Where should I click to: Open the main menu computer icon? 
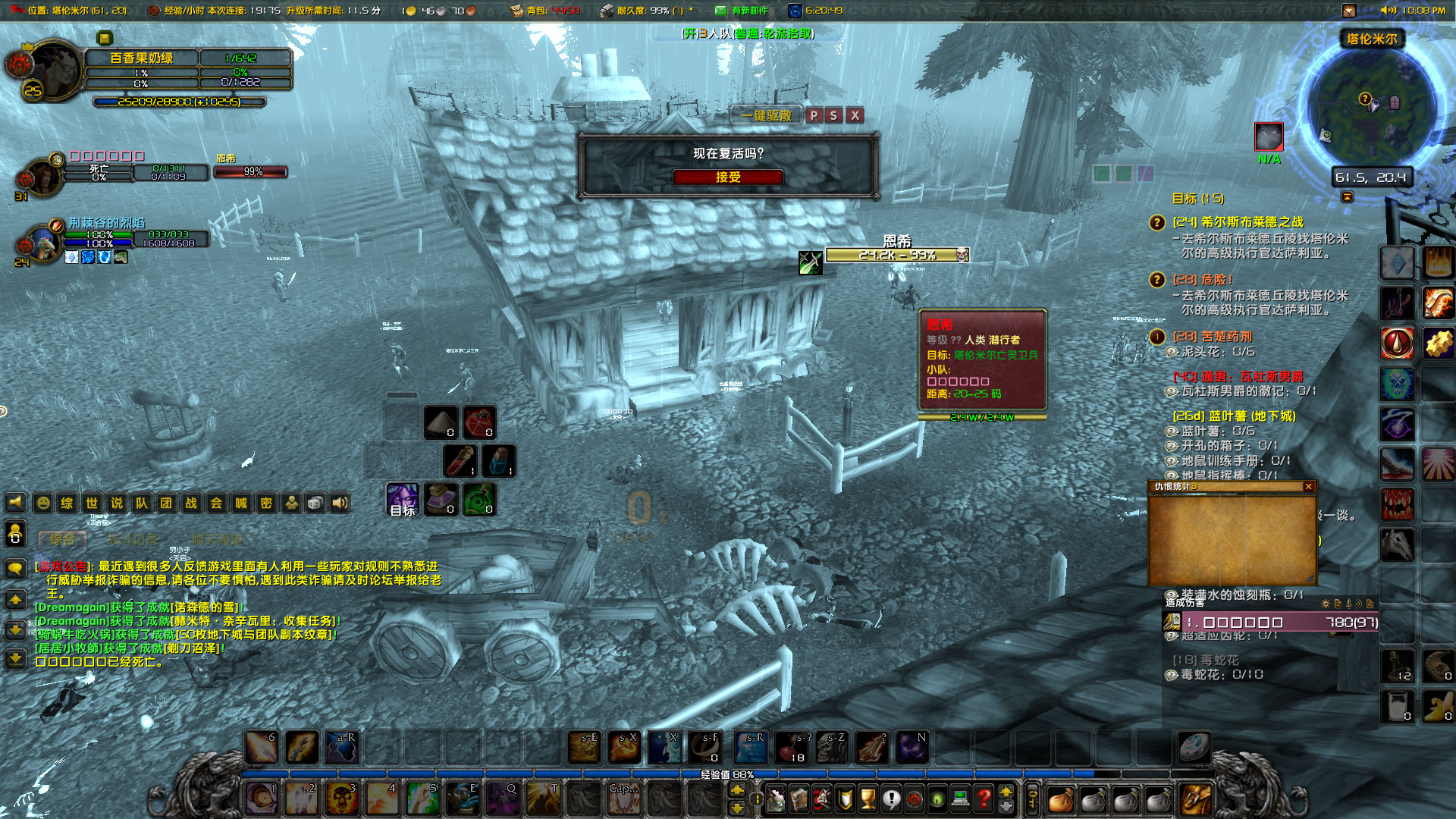(959, 799)
